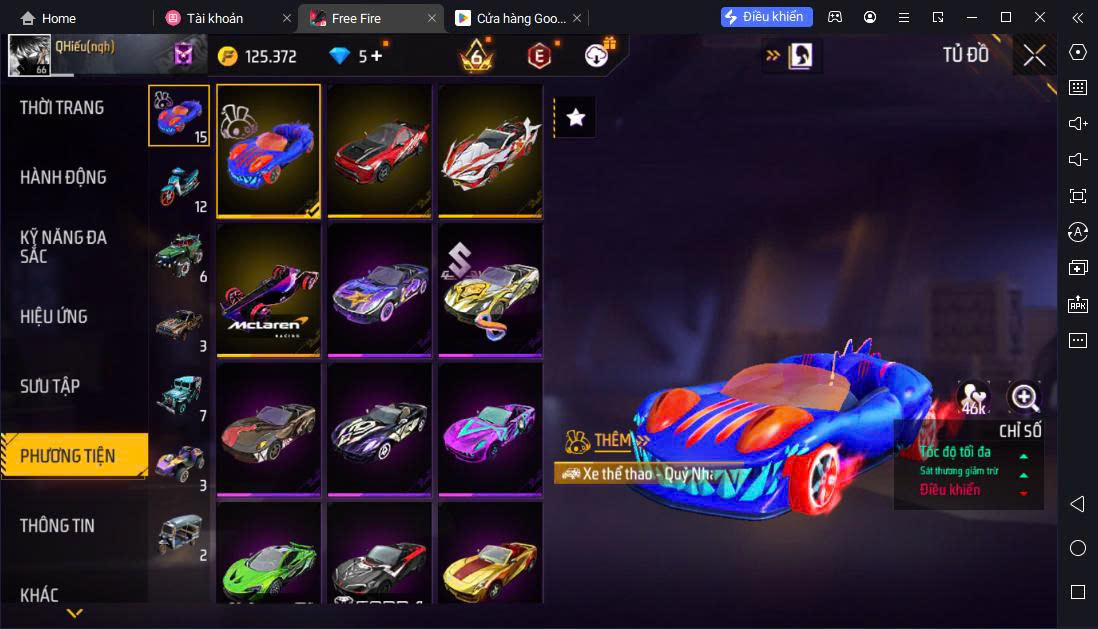Select the white and red winged car skin
The width and height of the screenshot is (1098, 629).
click(x=490, y=150)
